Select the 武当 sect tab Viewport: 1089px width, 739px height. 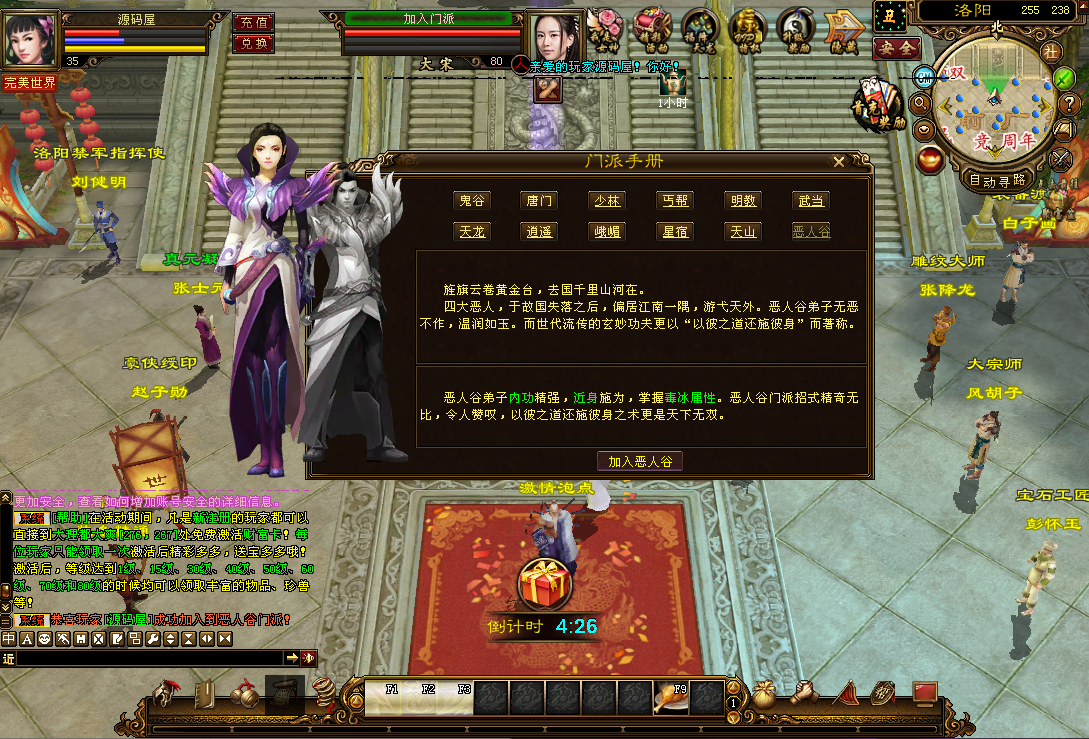pyautogui.click(x=811, y=201)
